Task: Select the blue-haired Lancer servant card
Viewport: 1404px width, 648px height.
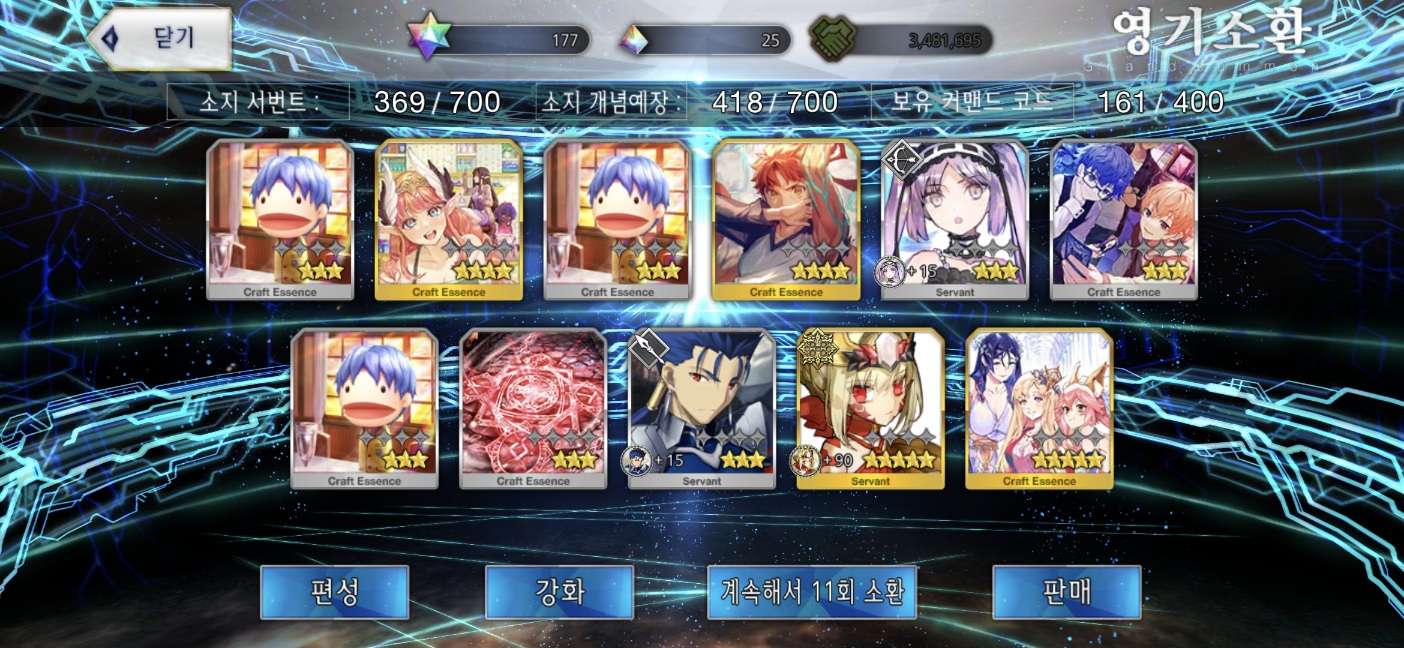Action: [x=702, y=408]
